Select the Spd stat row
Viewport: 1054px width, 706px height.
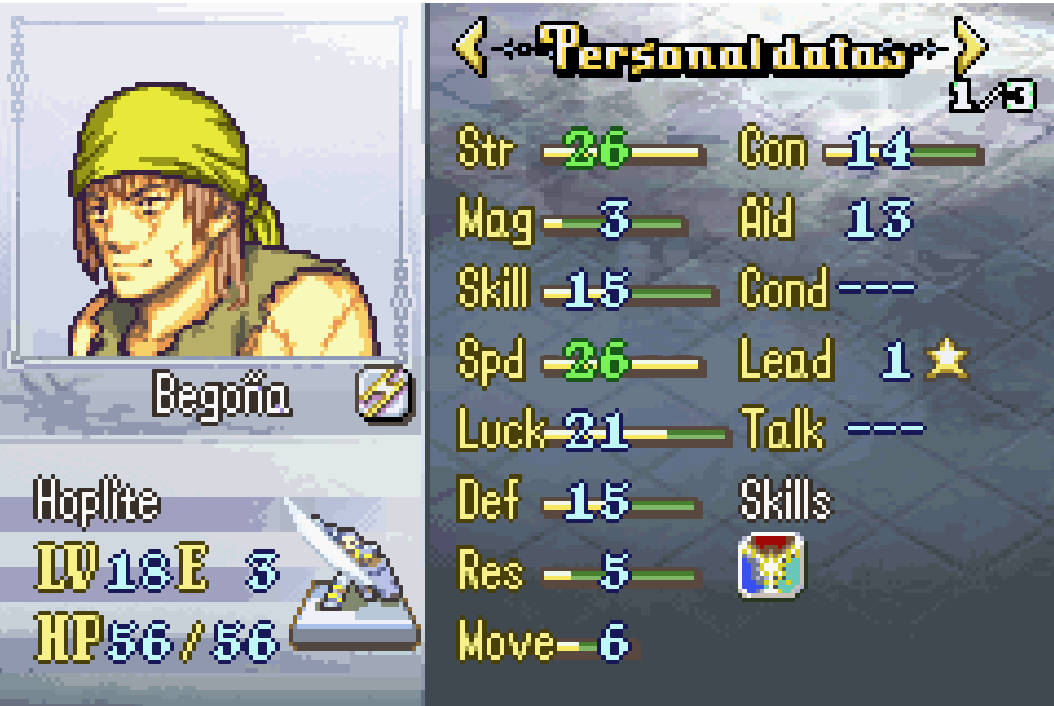581,361
